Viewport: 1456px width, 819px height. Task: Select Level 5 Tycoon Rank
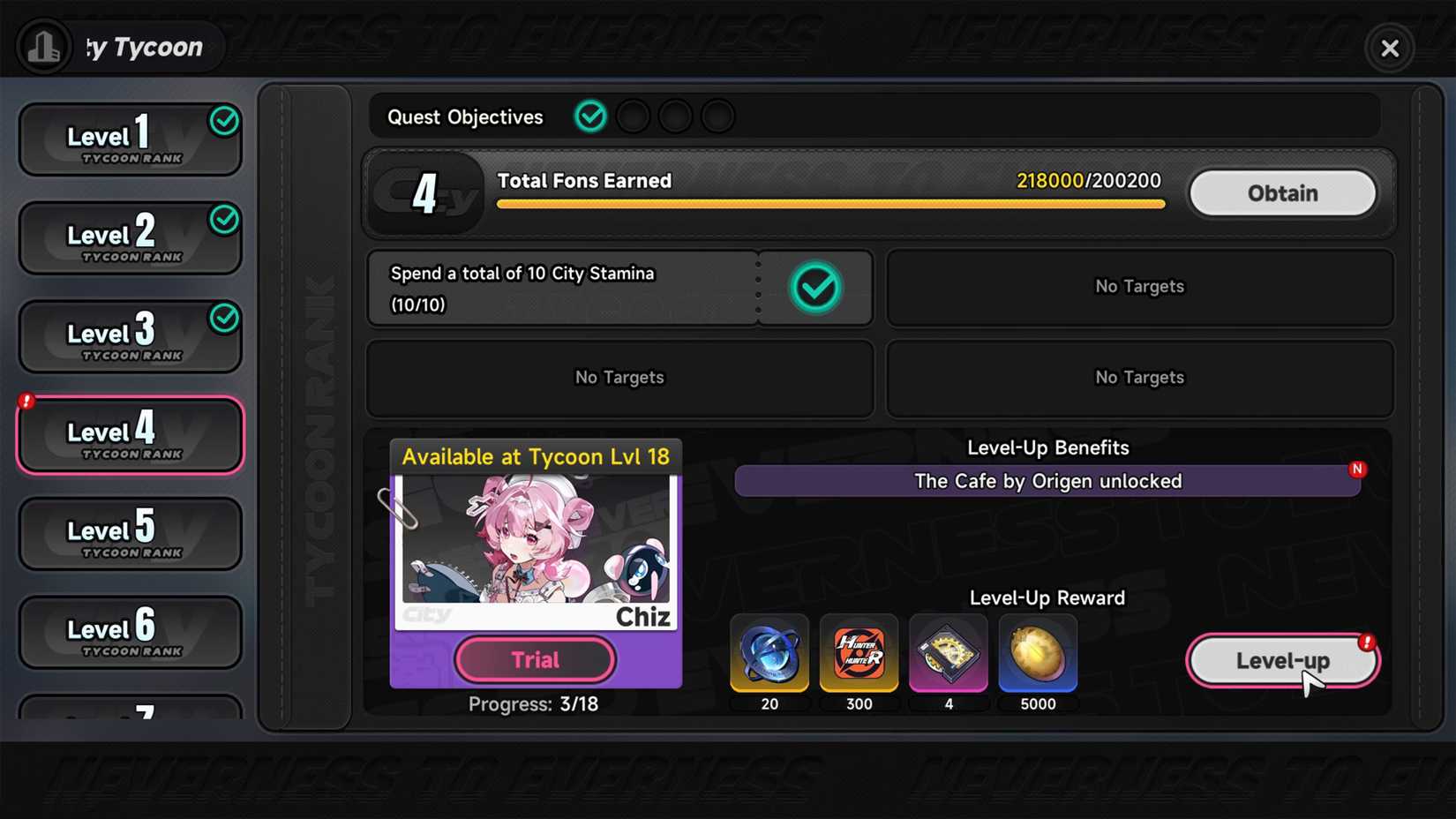pos(130,533)
